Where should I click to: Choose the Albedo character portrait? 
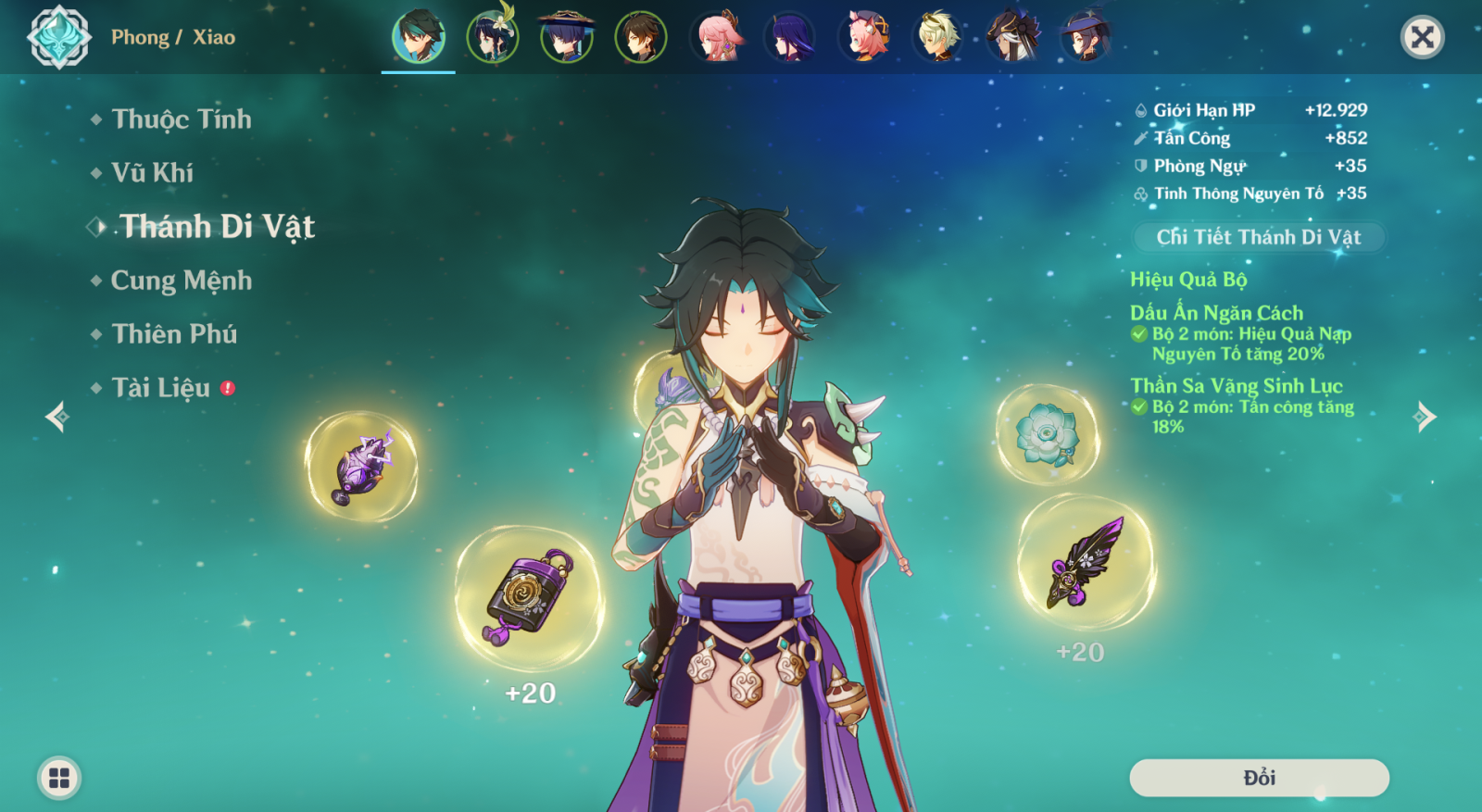(937, 38)
